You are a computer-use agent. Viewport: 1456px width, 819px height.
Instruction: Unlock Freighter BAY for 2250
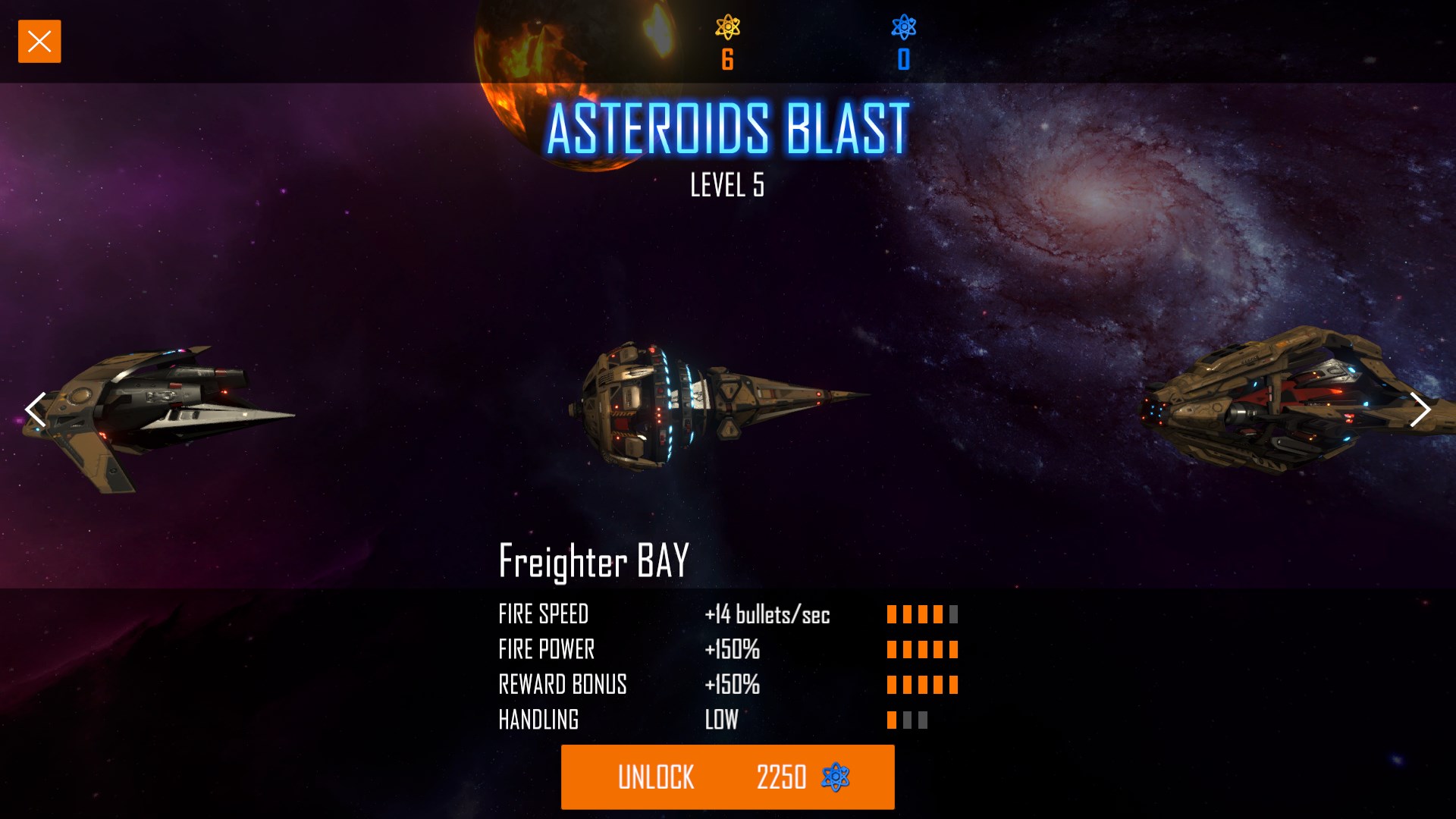[727, 777]
